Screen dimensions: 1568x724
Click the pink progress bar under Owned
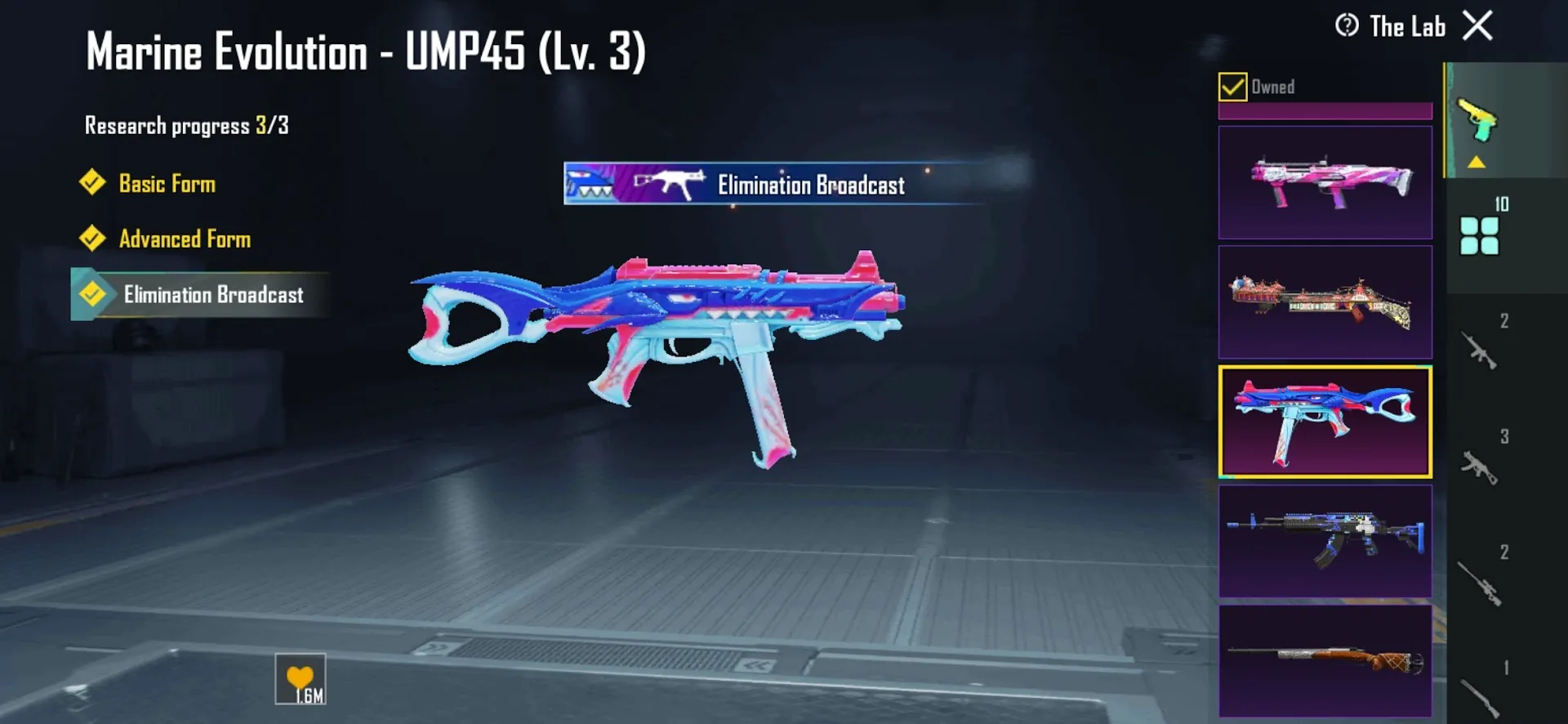pyautogui.click(x=1324, y=111)
